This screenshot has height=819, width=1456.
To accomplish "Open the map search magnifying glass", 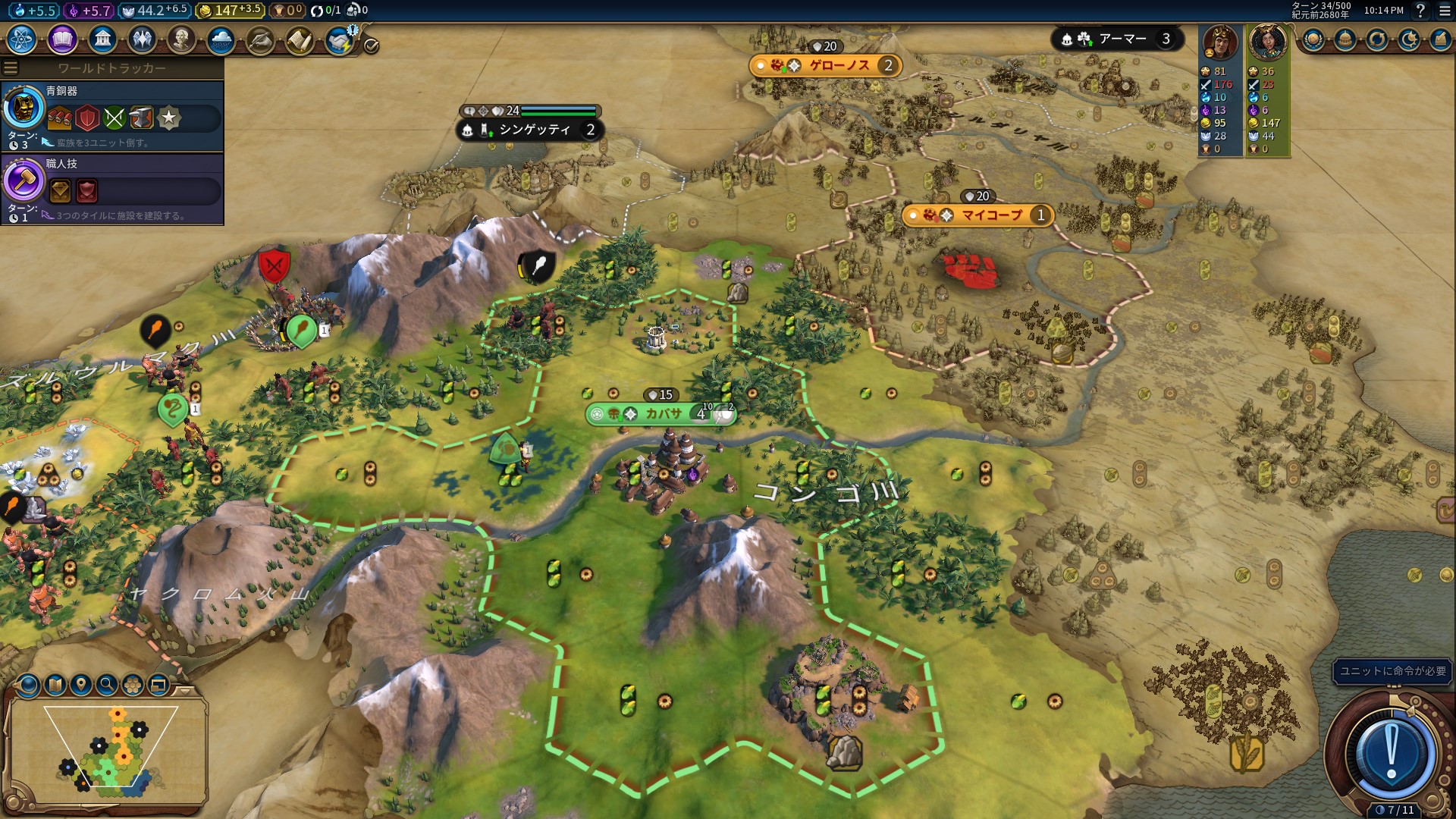I will click(107, 686).
